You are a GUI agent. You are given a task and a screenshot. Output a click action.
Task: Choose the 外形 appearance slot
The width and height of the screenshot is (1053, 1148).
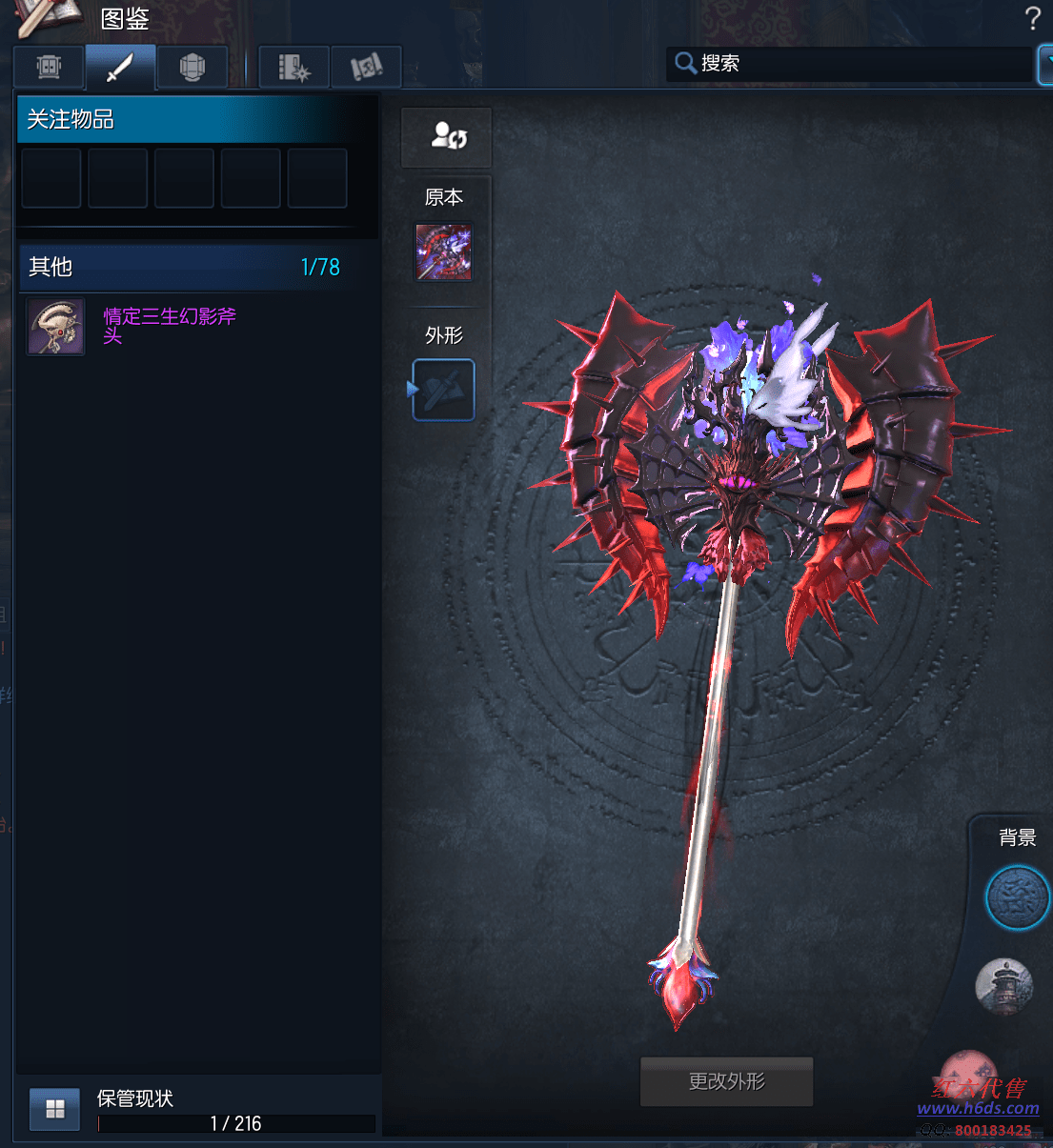point(444,390)
